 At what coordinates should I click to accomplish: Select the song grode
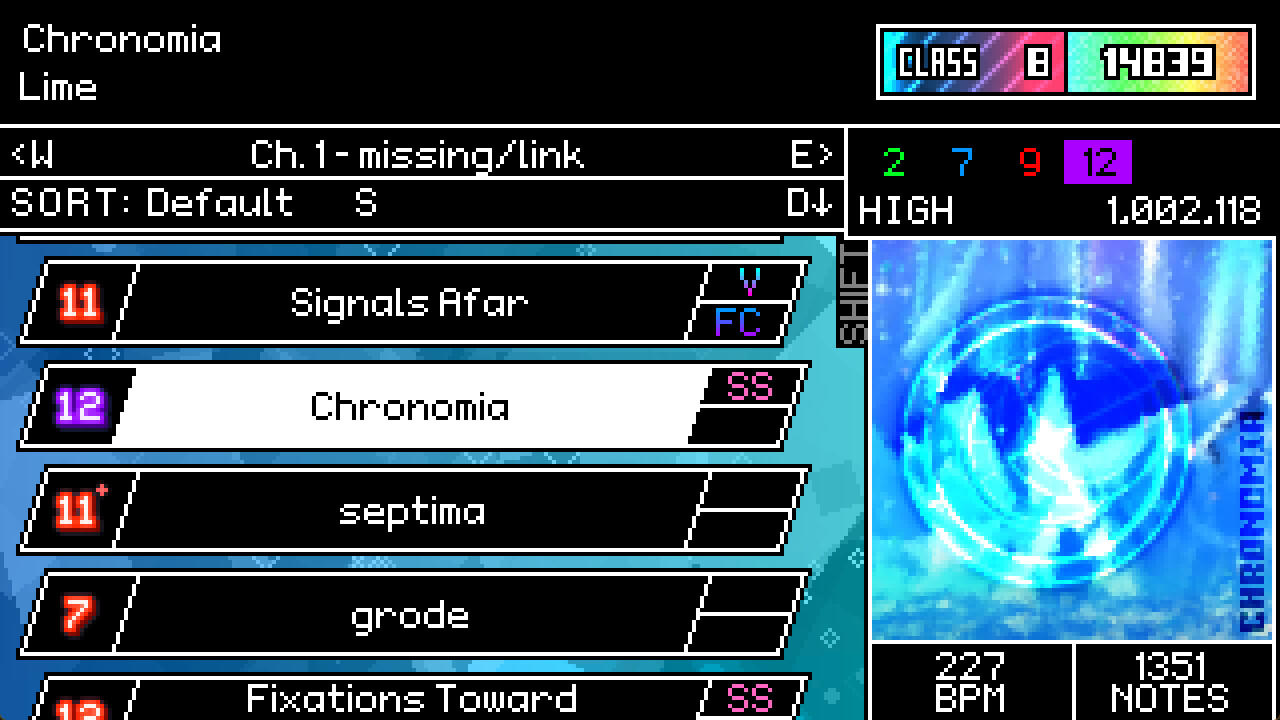pyautogui.click(x=410, y=615)
